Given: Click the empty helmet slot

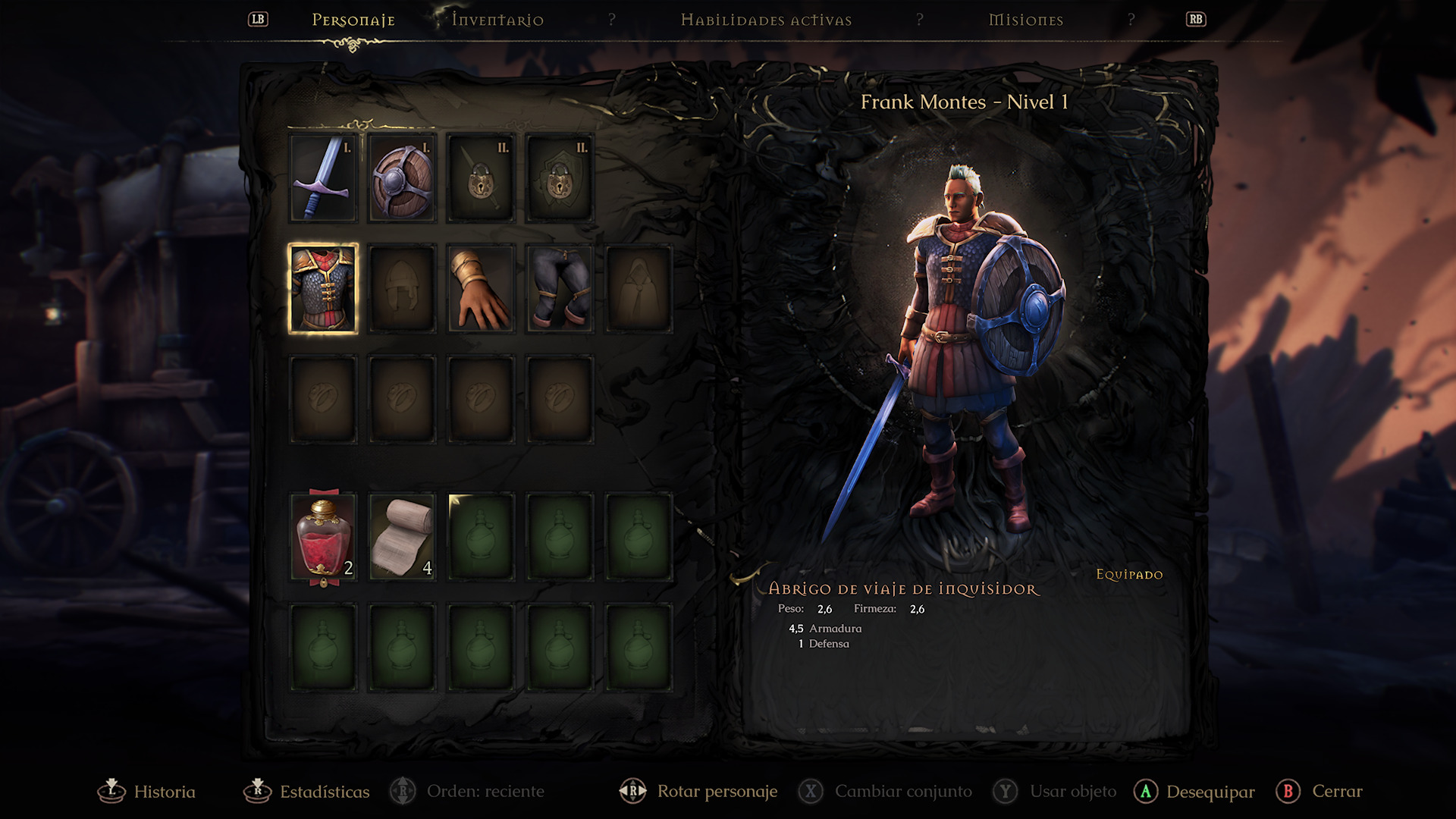Looking at the screenshot, I should 402,289.
